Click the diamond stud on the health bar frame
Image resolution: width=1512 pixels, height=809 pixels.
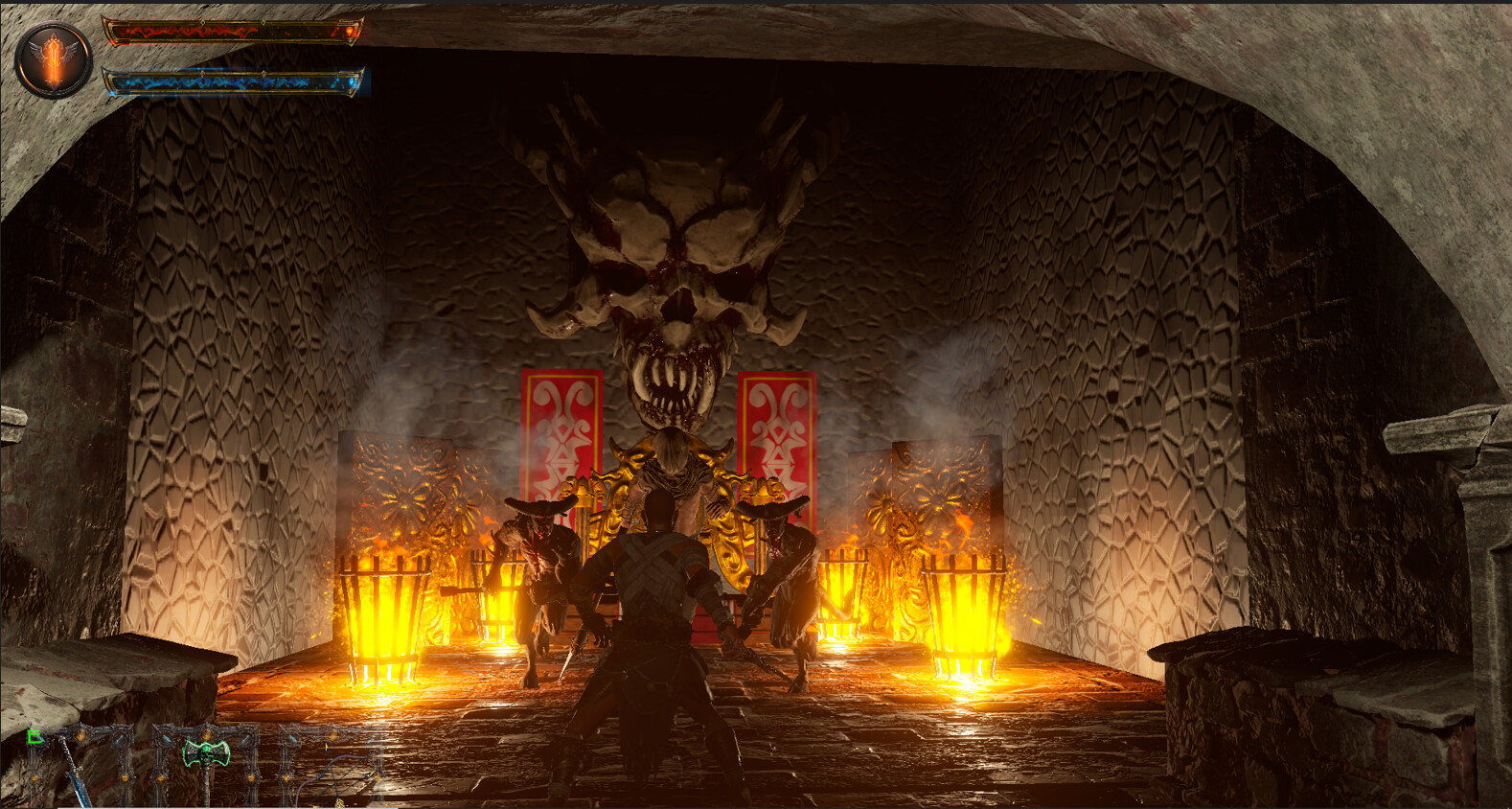coord(203,22)
